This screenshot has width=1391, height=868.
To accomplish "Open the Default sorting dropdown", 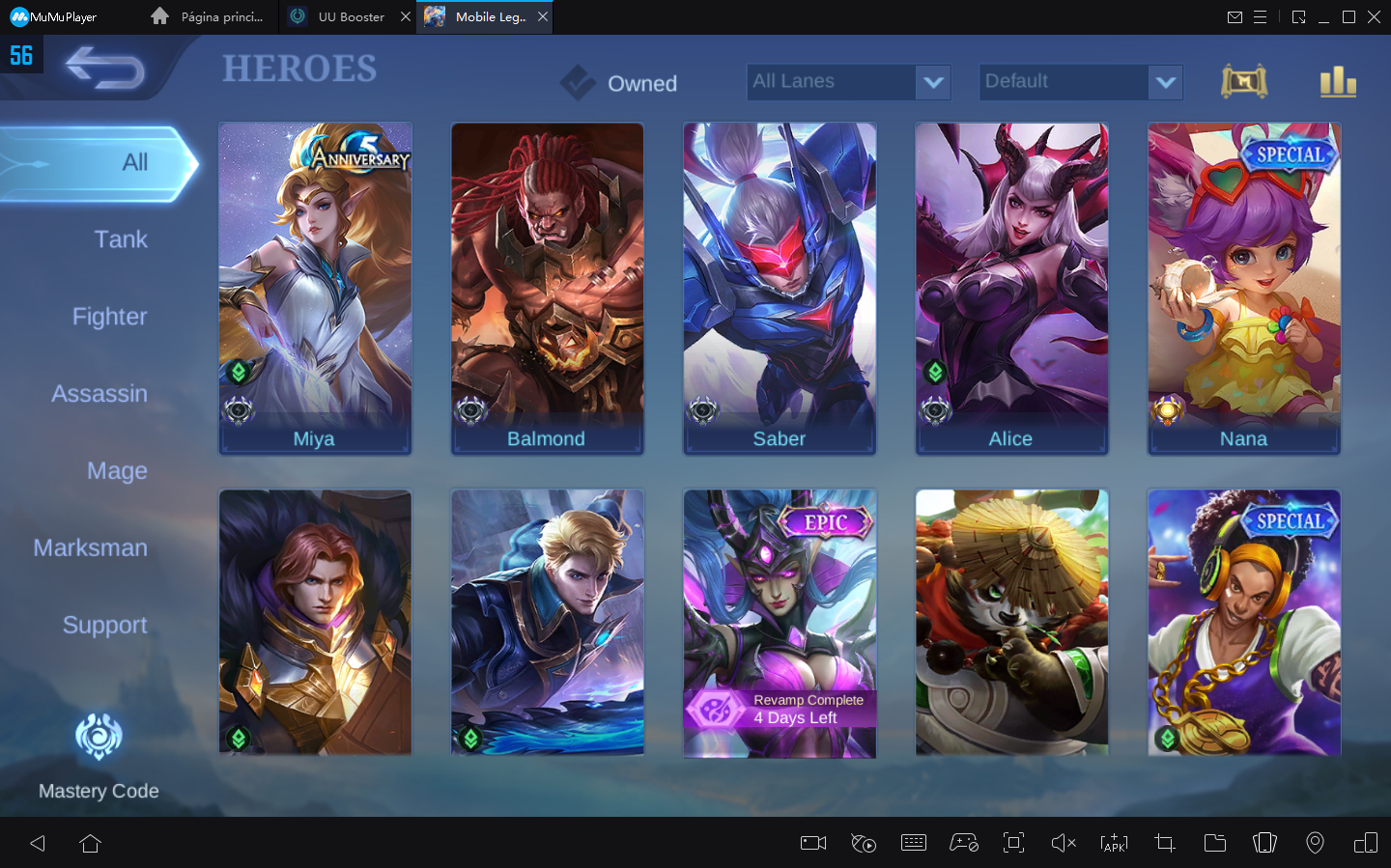I will click(x=1080, y=82).
